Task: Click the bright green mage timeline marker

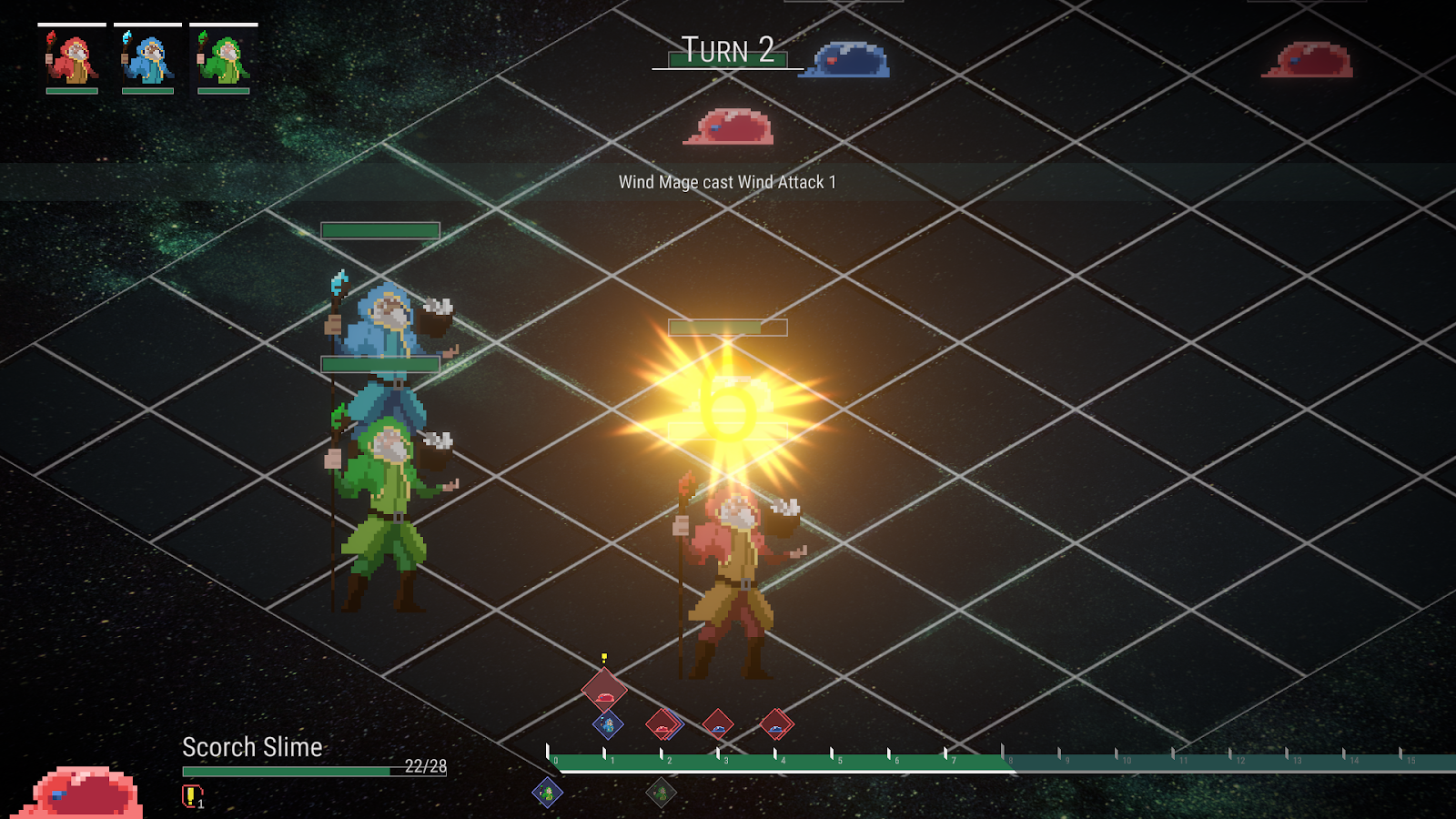Action: 547,794
